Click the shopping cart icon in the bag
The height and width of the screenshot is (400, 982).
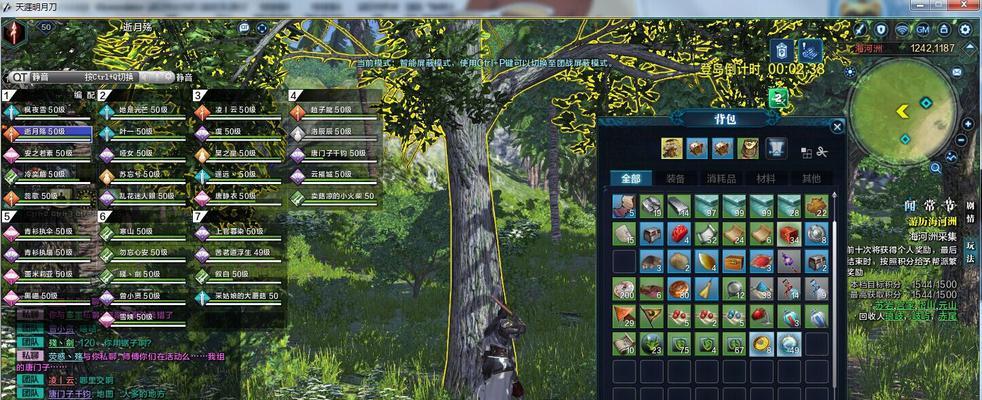pos(775,149)
